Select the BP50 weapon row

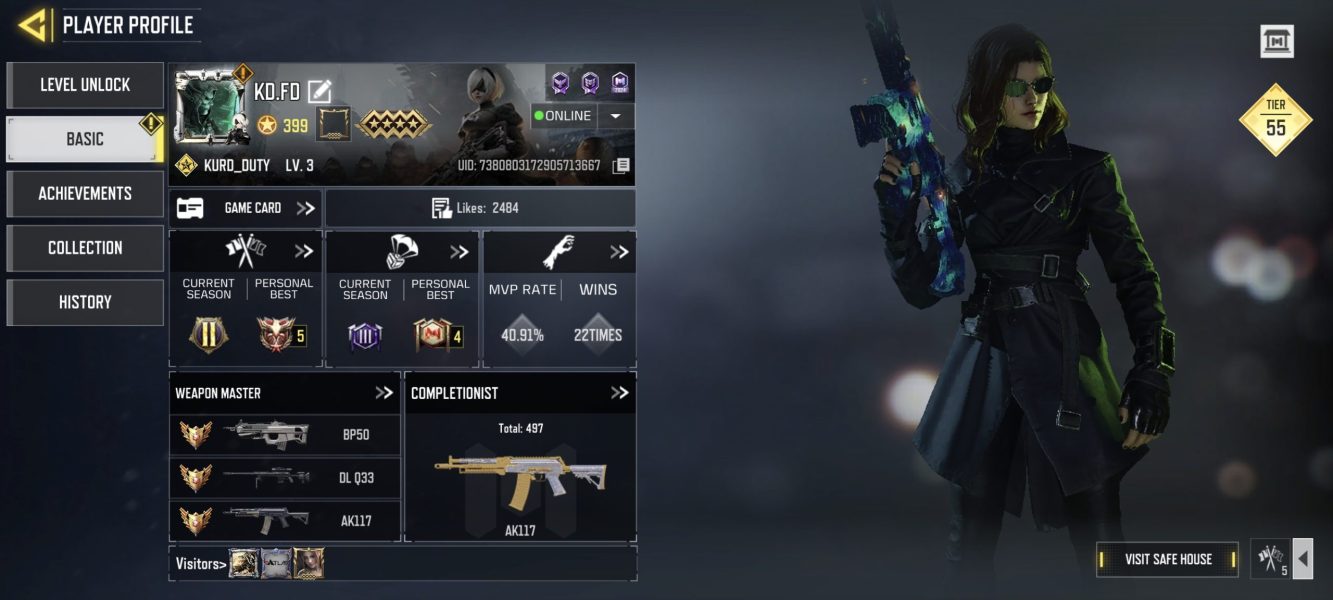click(285, 435)
